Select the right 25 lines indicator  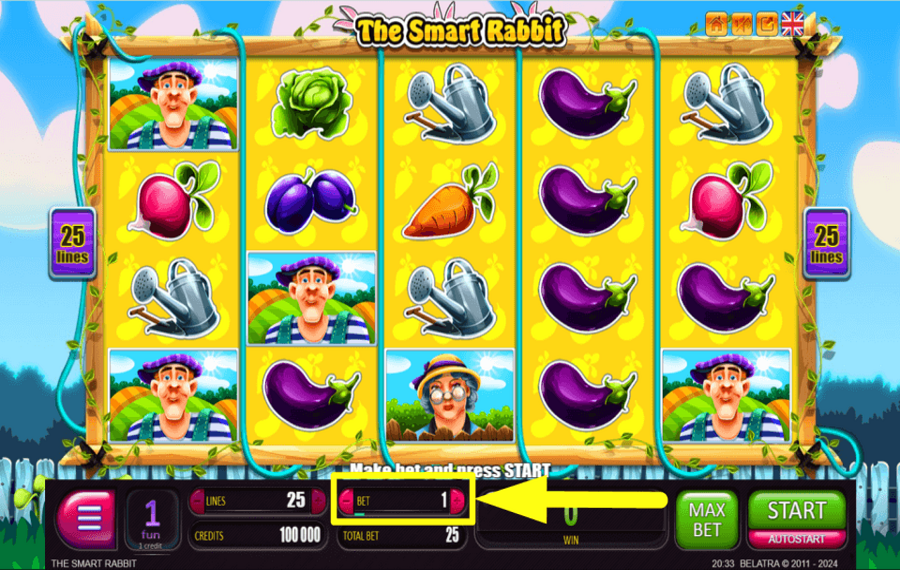coord(826,243)
